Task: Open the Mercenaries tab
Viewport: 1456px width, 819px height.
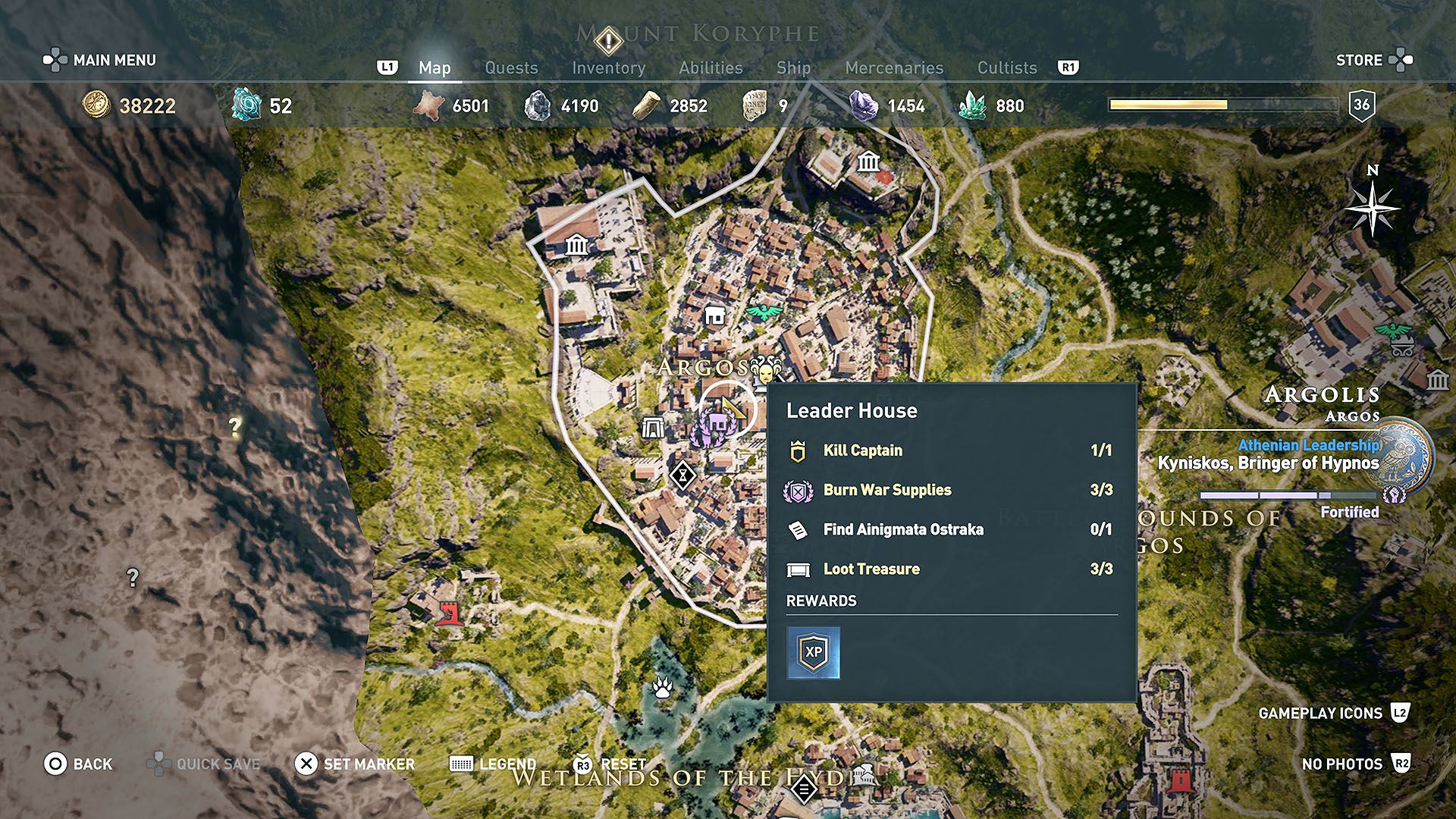Action: tap(893, 67)
